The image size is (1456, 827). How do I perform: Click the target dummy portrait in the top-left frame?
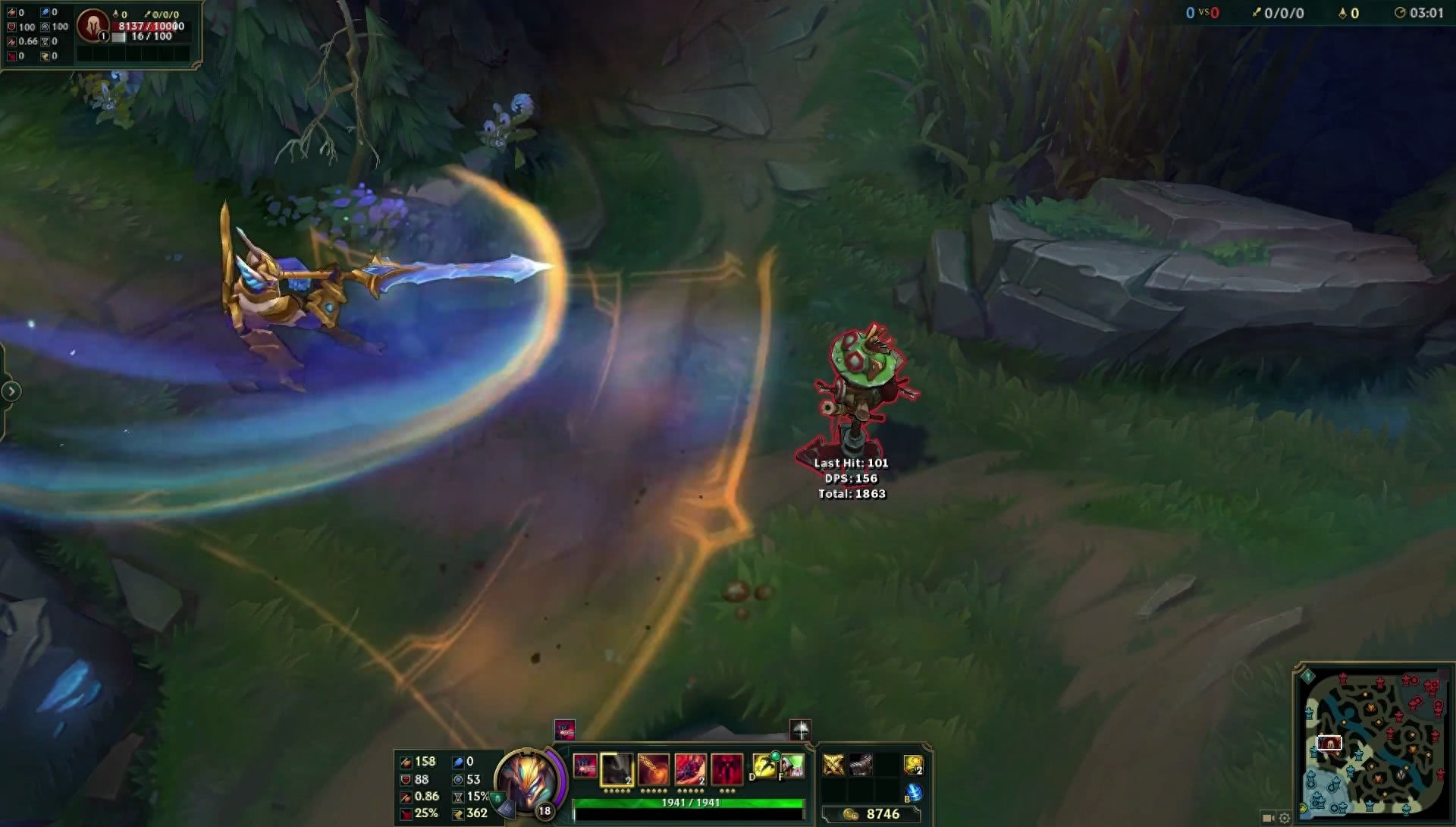point(93,26)
